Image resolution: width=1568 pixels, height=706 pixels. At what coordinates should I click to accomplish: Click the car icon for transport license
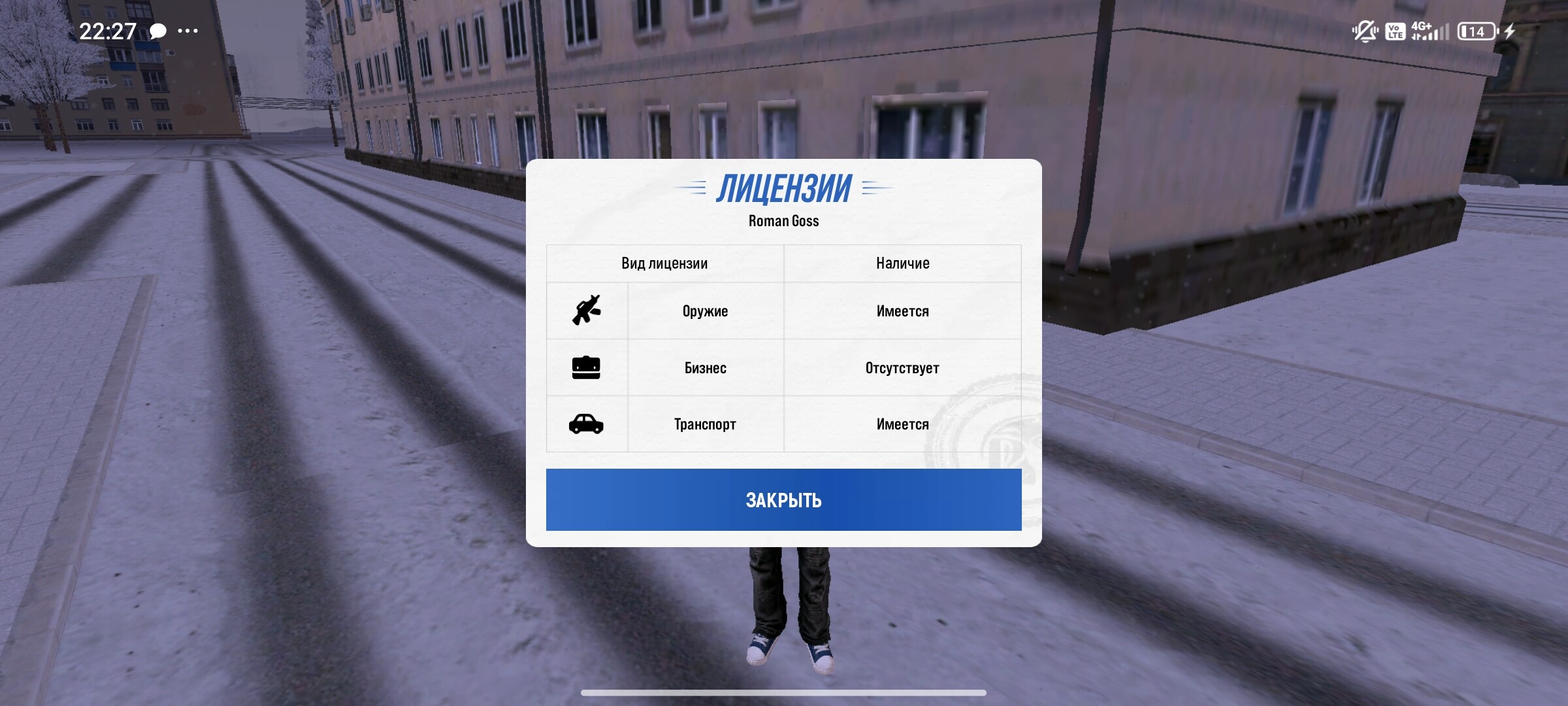pyautogui.click(x=587, y=424)
